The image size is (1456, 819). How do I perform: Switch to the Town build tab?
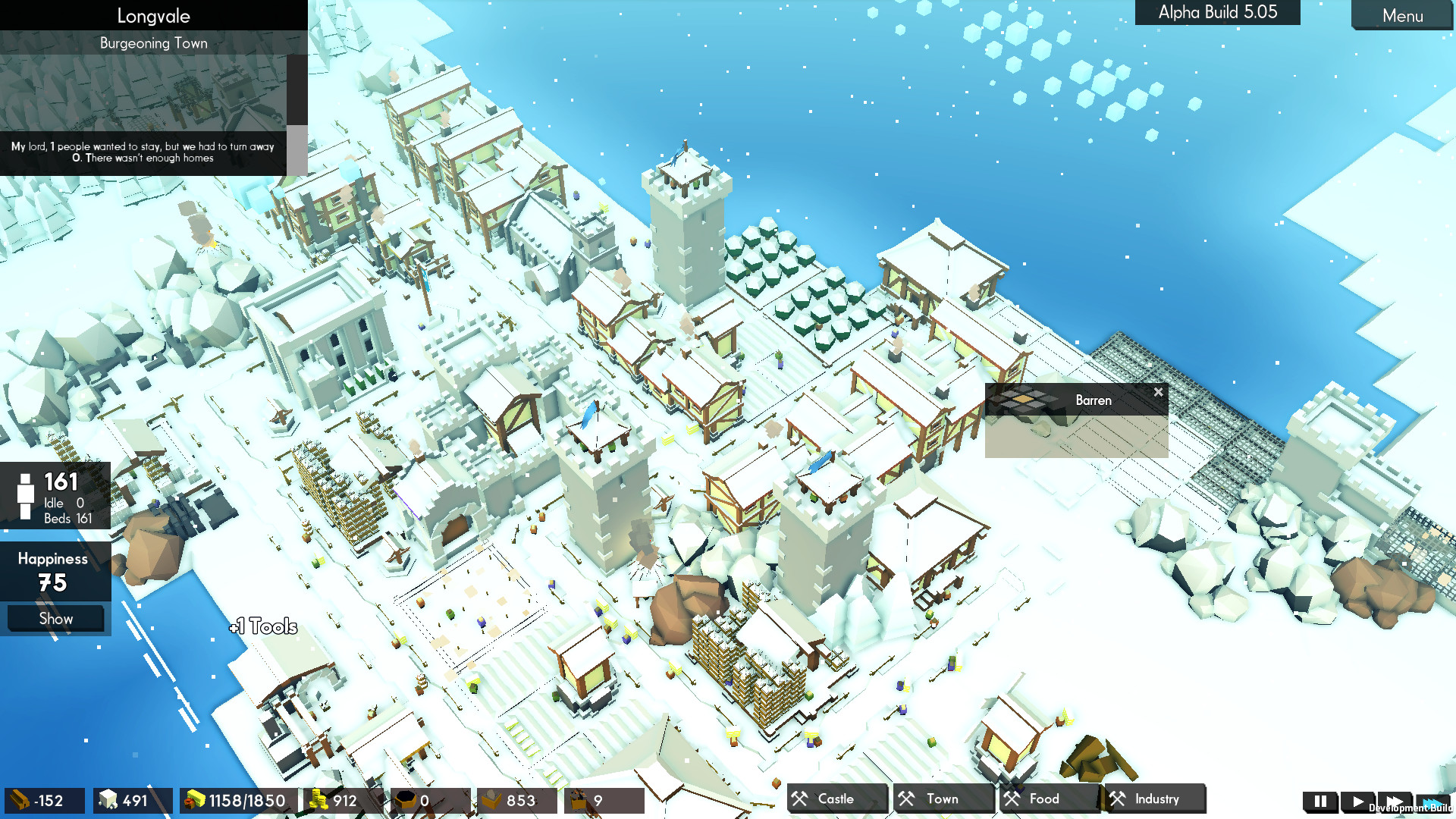point(942,799)
